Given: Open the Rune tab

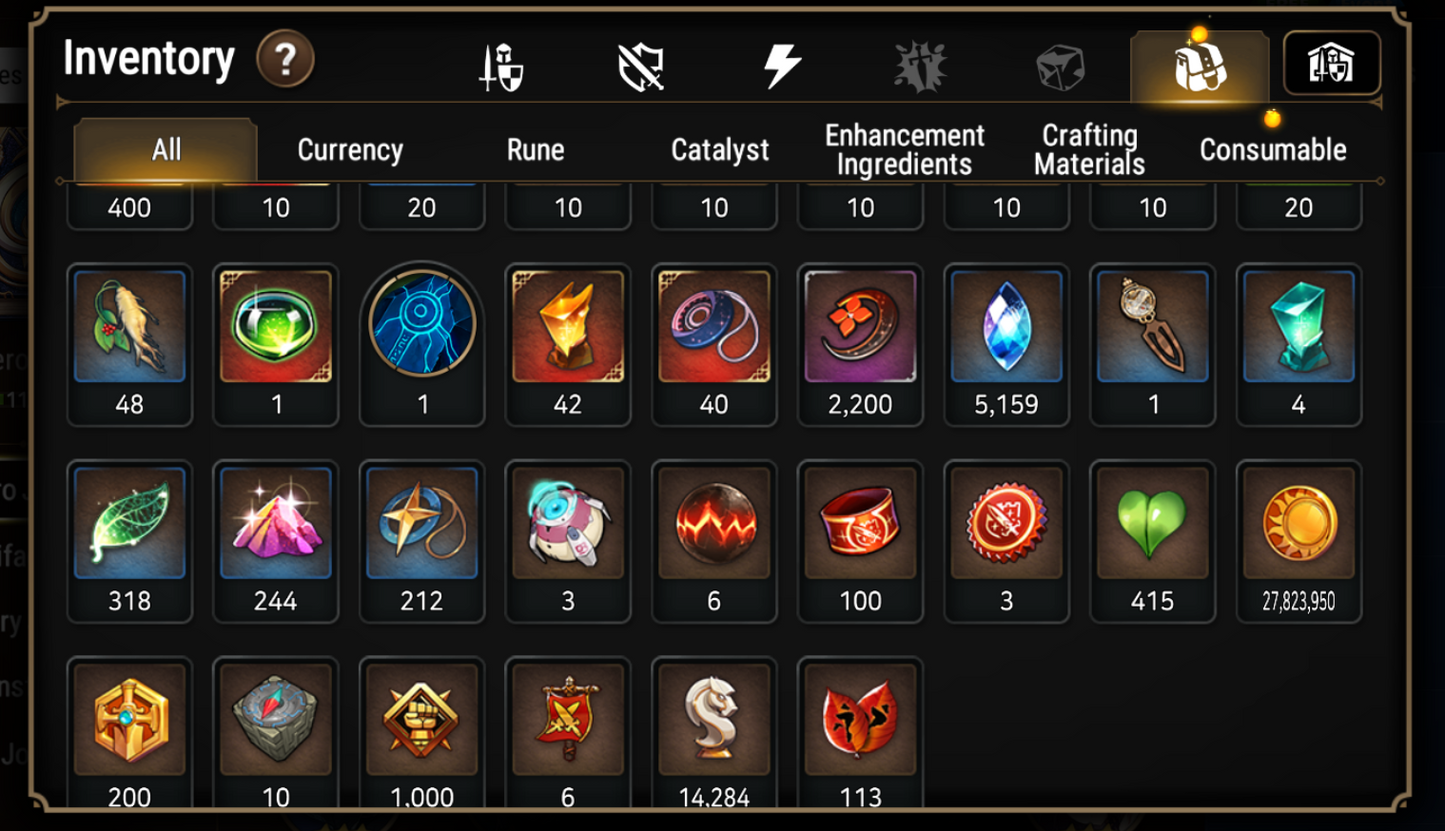Looking at the screenshot, I should click(x=536, y=150).
